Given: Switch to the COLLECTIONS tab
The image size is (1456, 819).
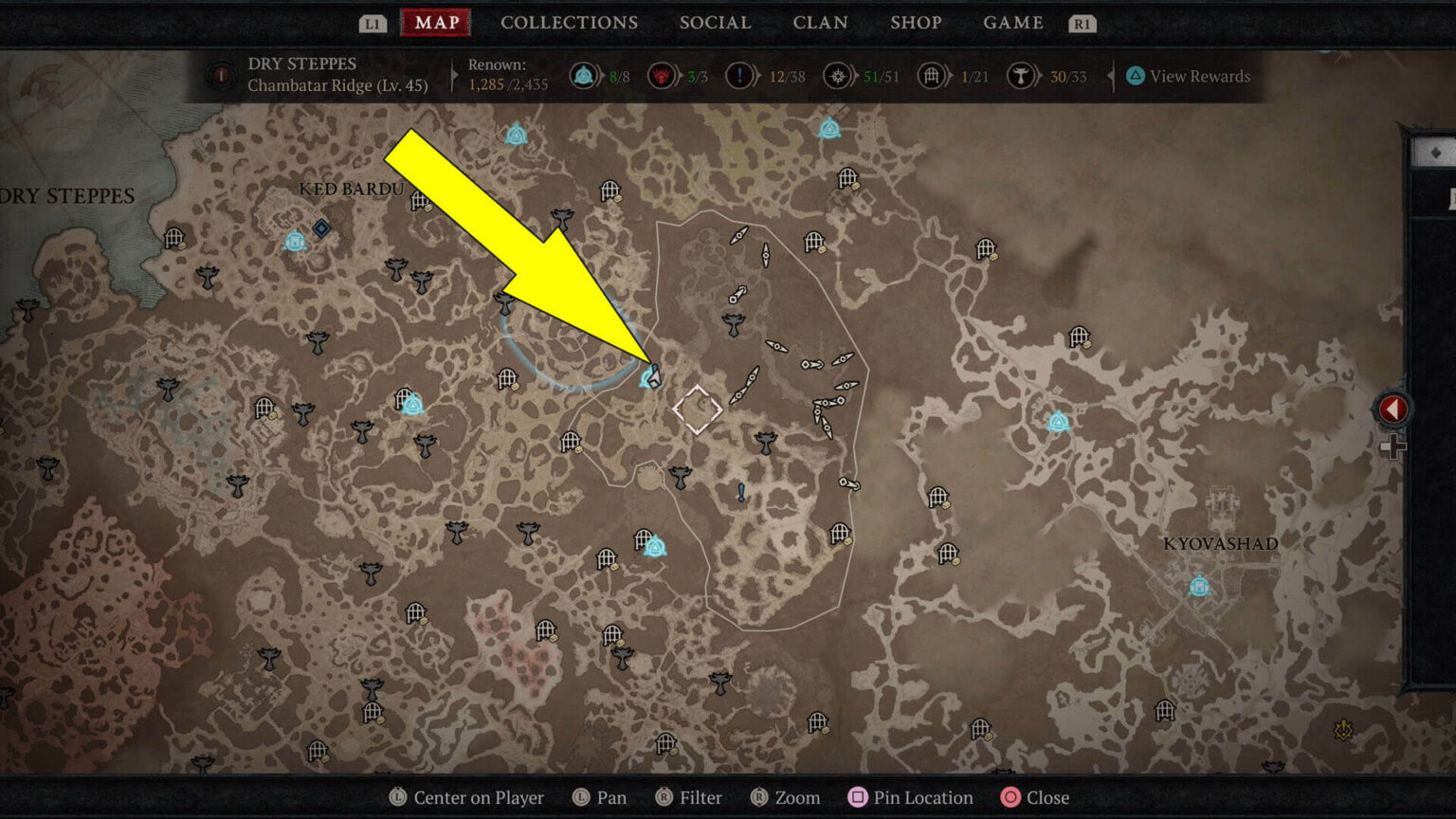Looking at the screenshot, I should (569, 23).
